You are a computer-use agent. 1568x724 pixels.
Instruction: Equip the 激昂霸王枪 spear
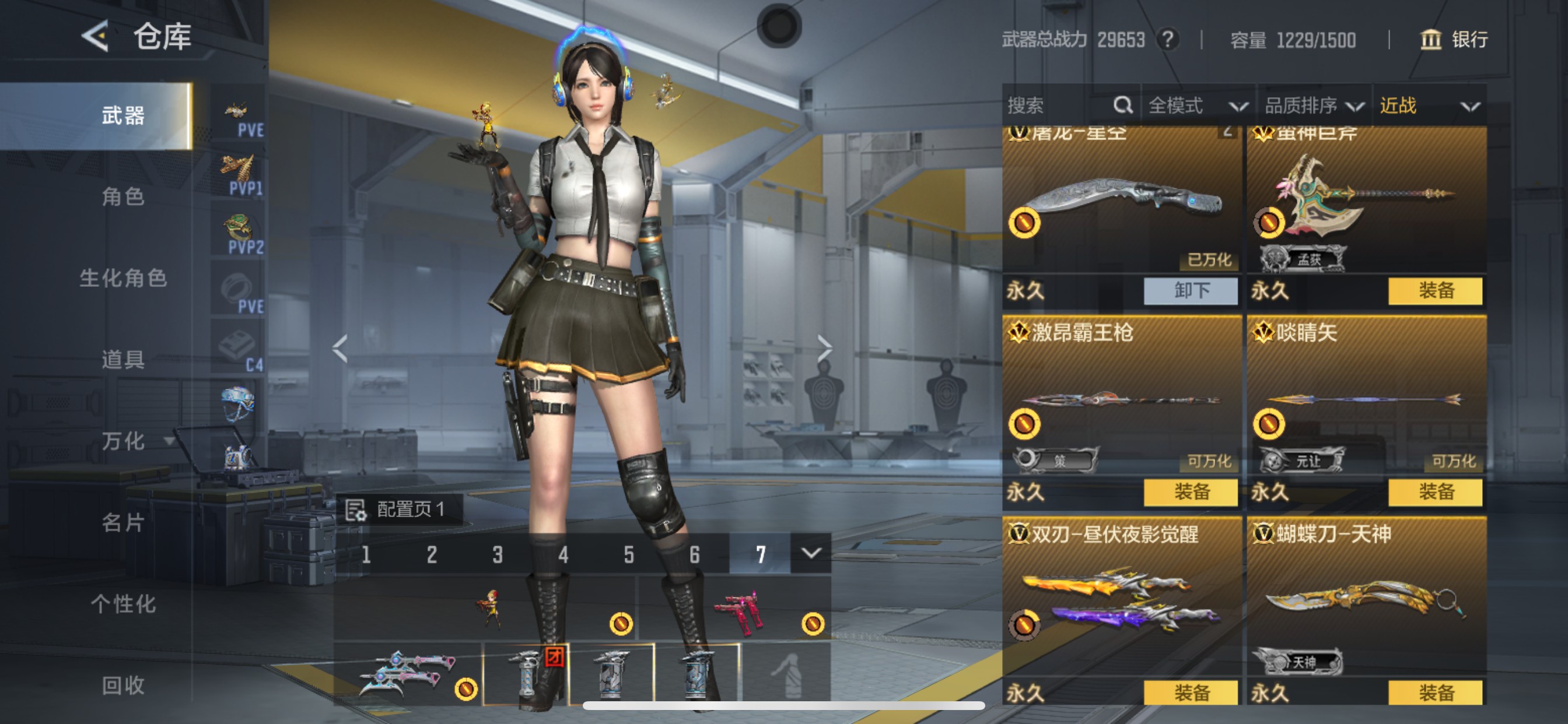pyautogui.click(x=1191, y=491)
